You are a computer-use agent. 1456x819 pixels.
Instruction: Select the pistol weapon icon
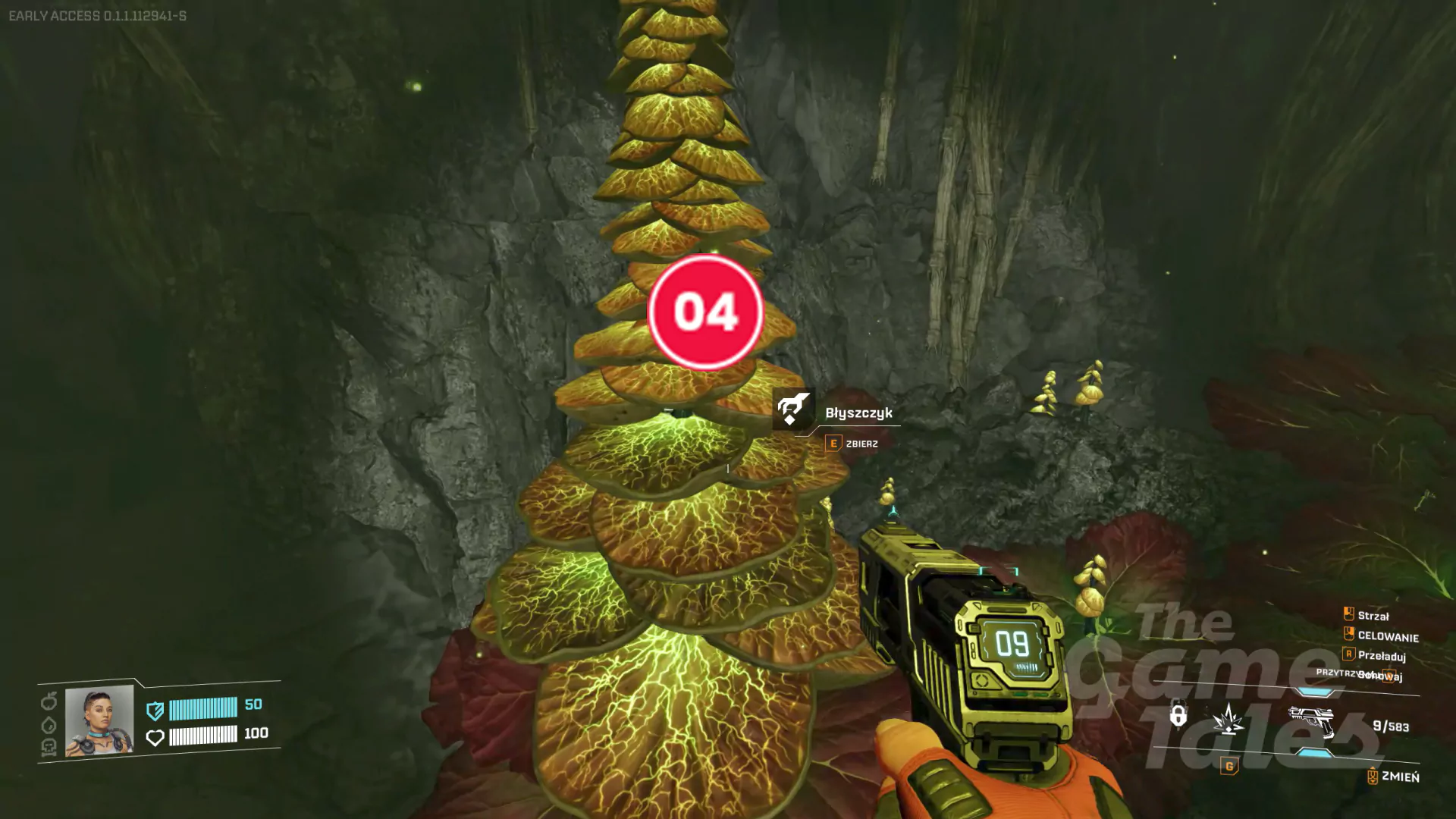click(x=1312, y=720)
